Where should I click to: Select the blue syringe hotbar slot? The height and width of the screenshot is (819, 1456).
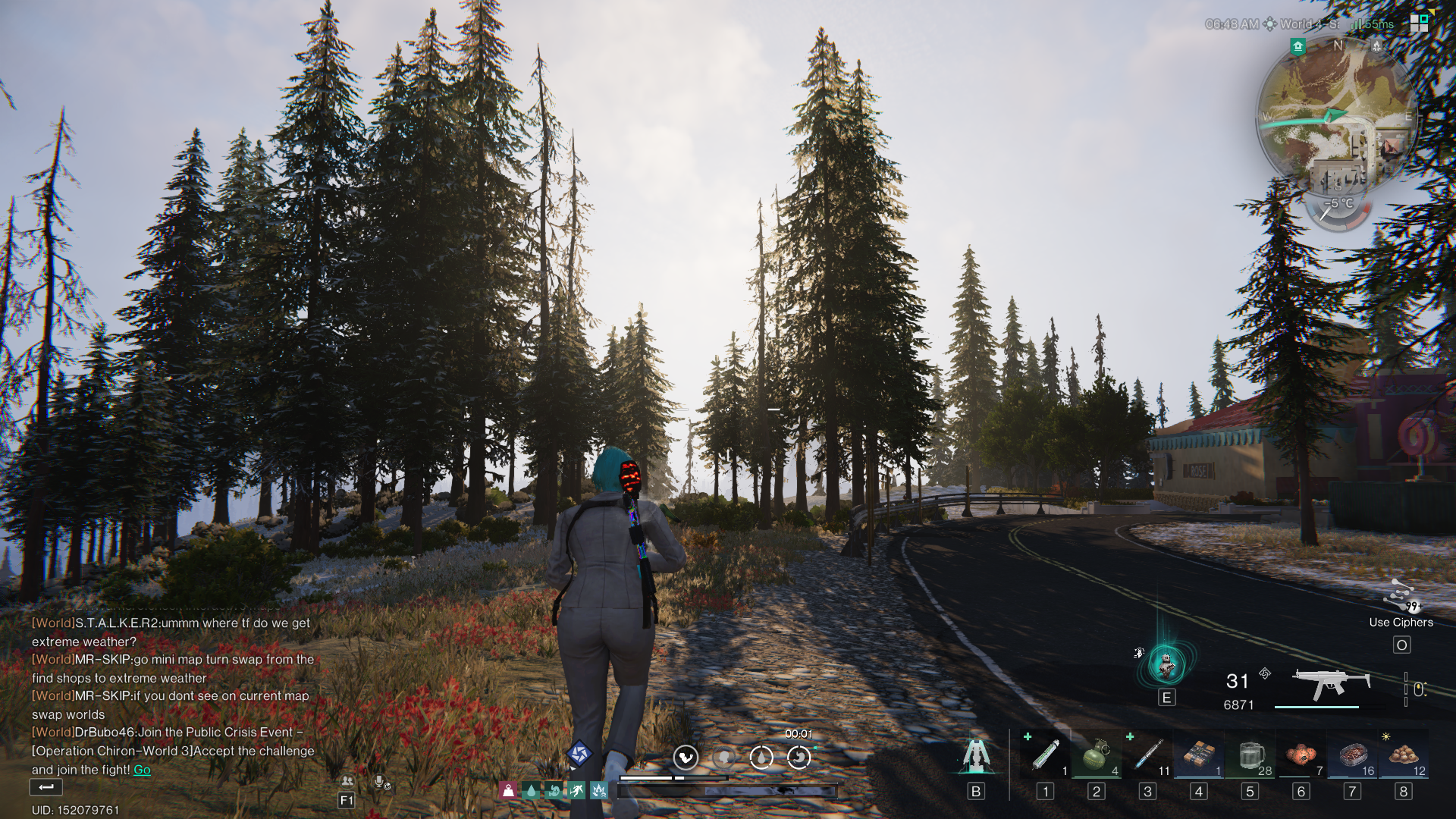(x=1147, y=755)
